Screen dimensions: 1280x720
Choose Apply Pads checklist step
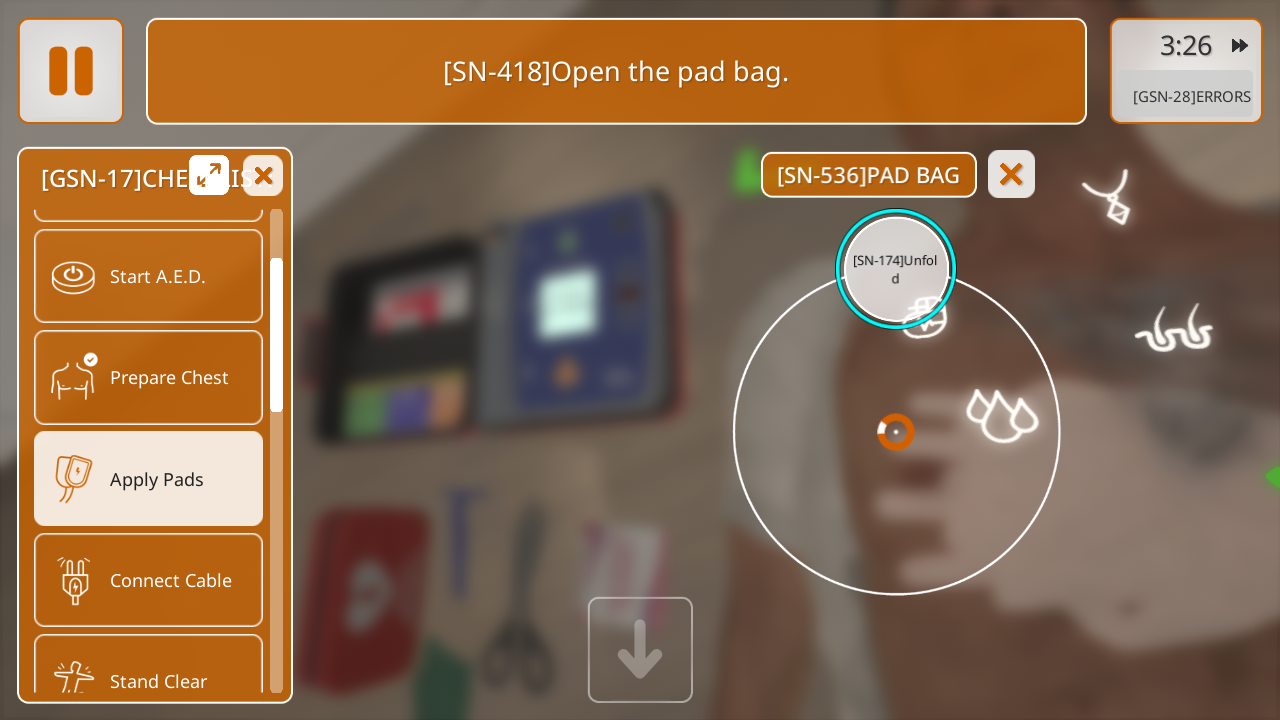point(148,479)
